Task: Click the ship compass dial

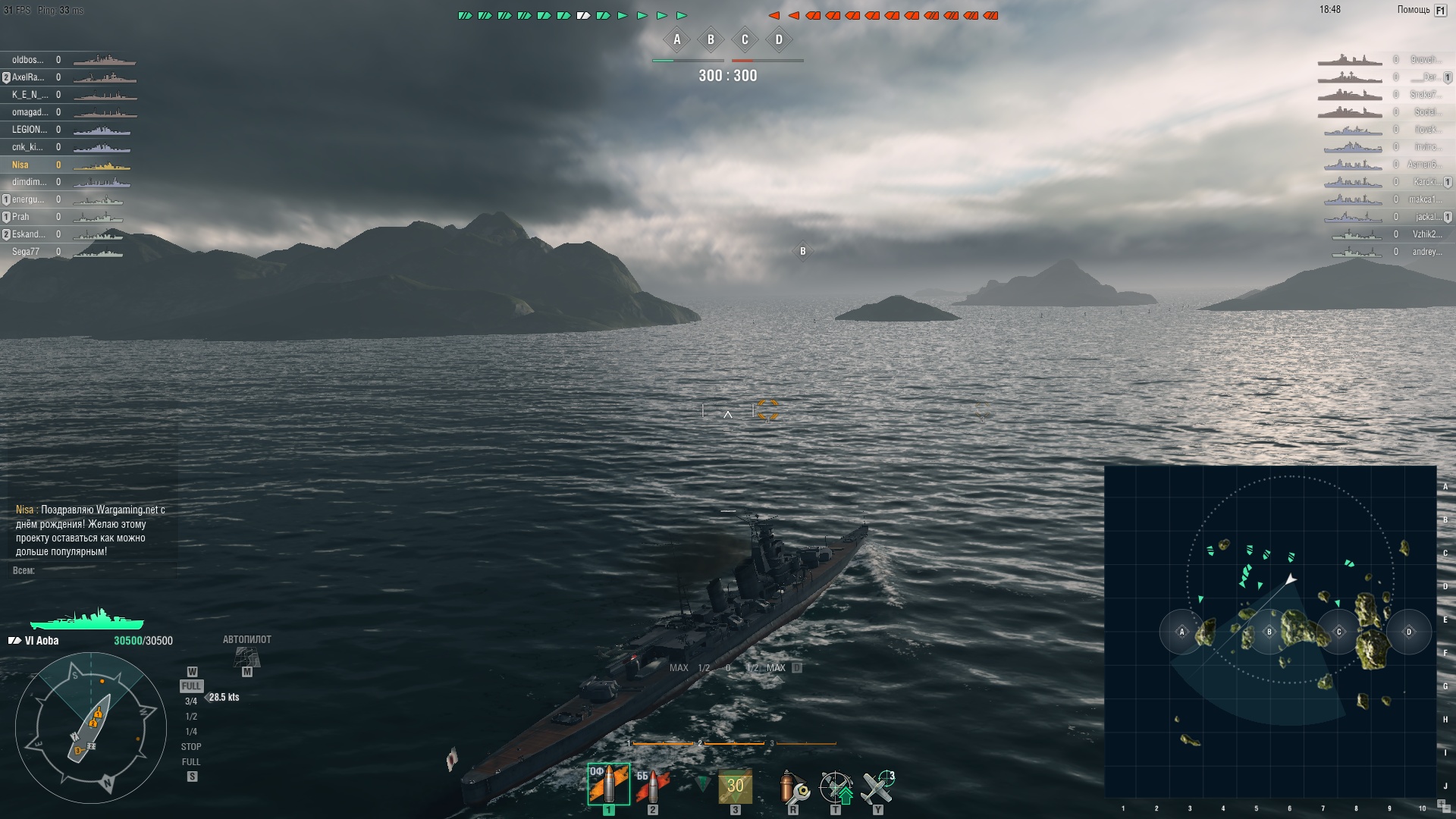Action: click(91, 727)
